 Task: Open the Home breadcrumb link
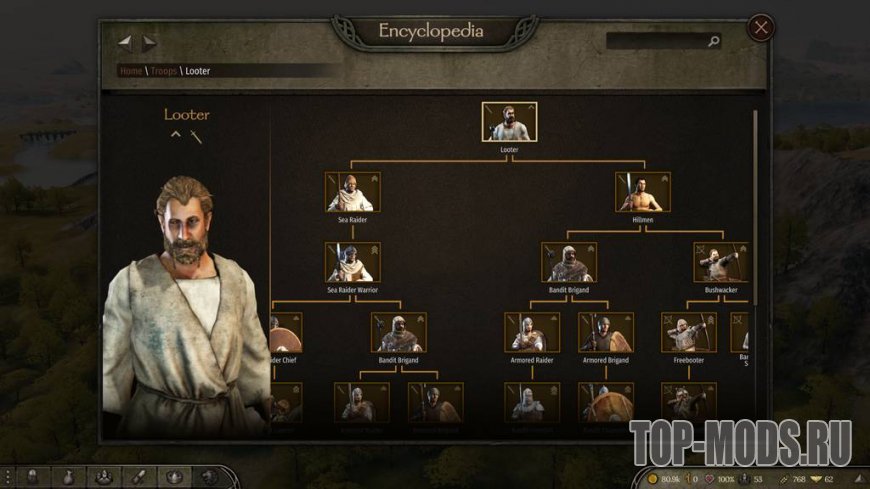(130, 71)
